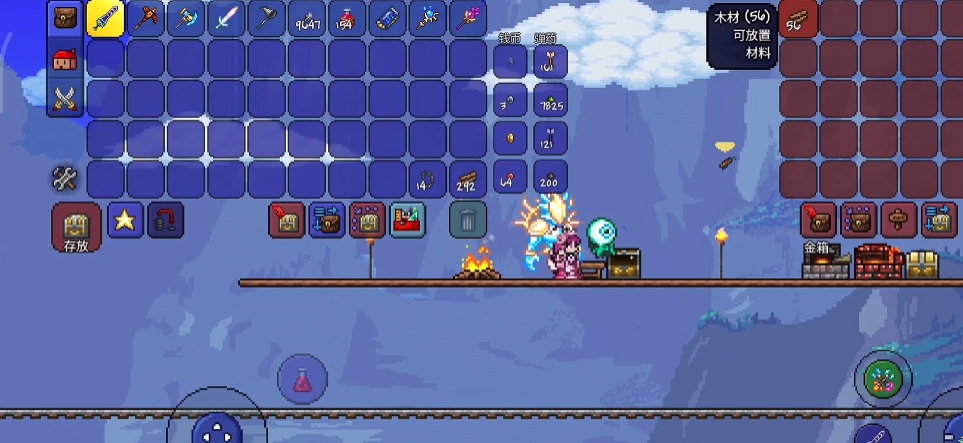Screen dimensions: 963x443
Task: Use the quick heal potion button
Action: (303, 380)
